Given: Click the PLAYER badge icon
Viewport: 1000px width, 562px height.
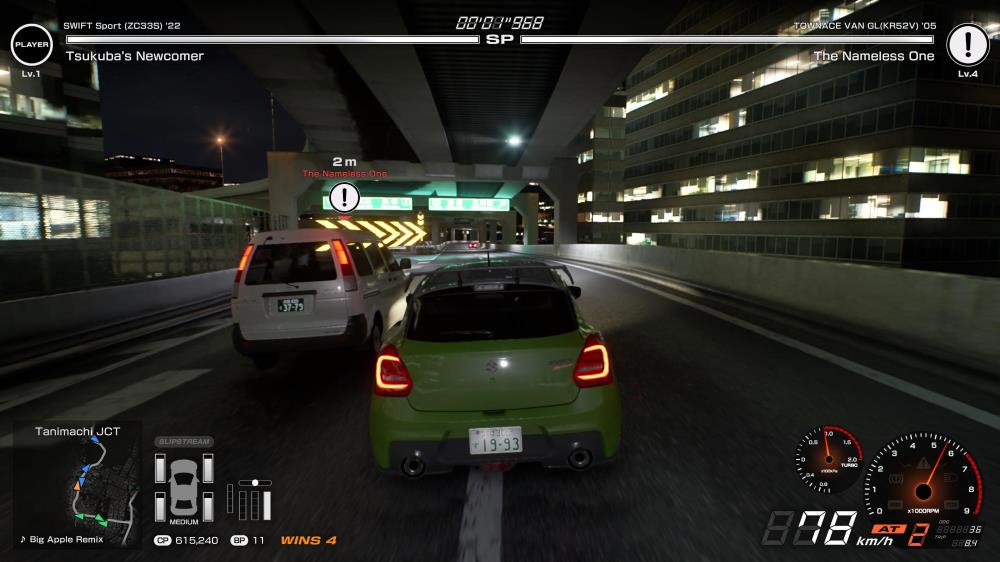Looking at the screenshot, I should 31,44.
